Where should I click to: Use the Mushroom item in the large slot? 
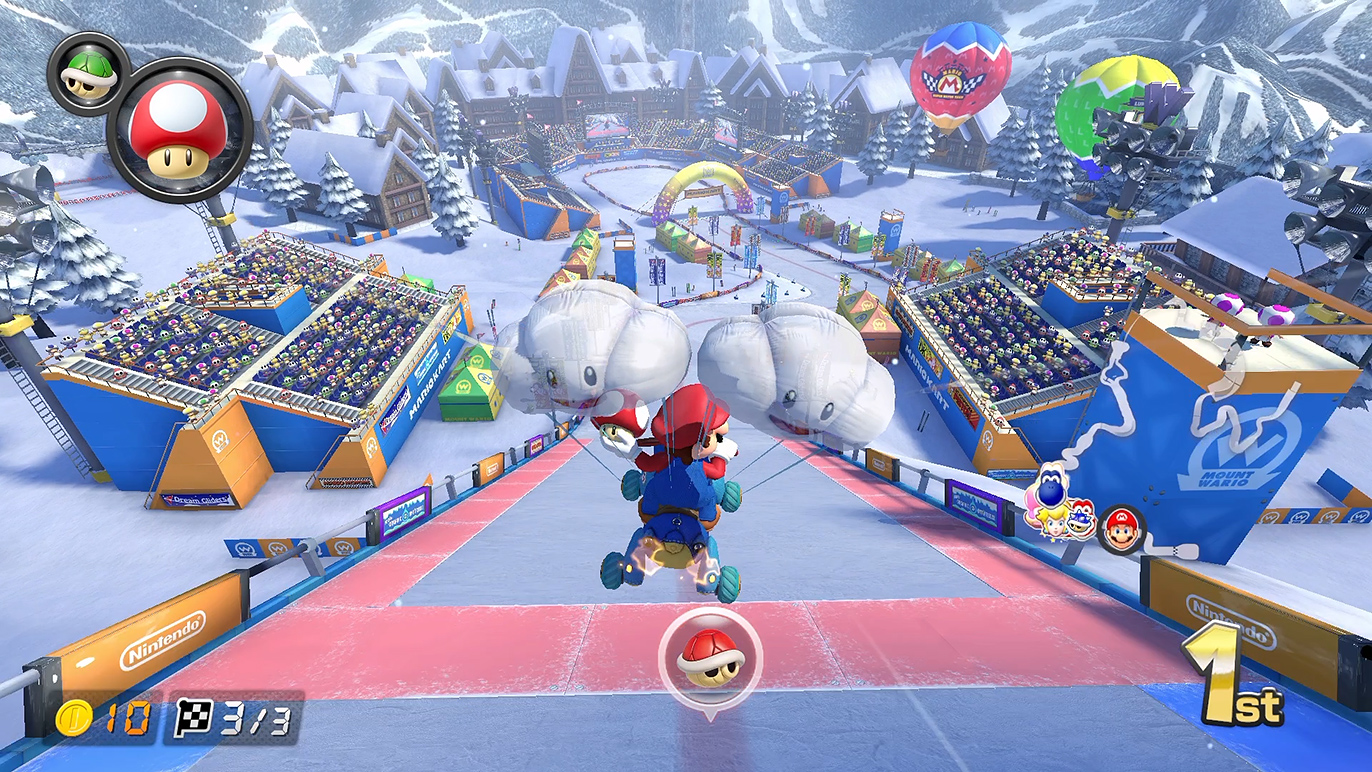pos(179,131)
